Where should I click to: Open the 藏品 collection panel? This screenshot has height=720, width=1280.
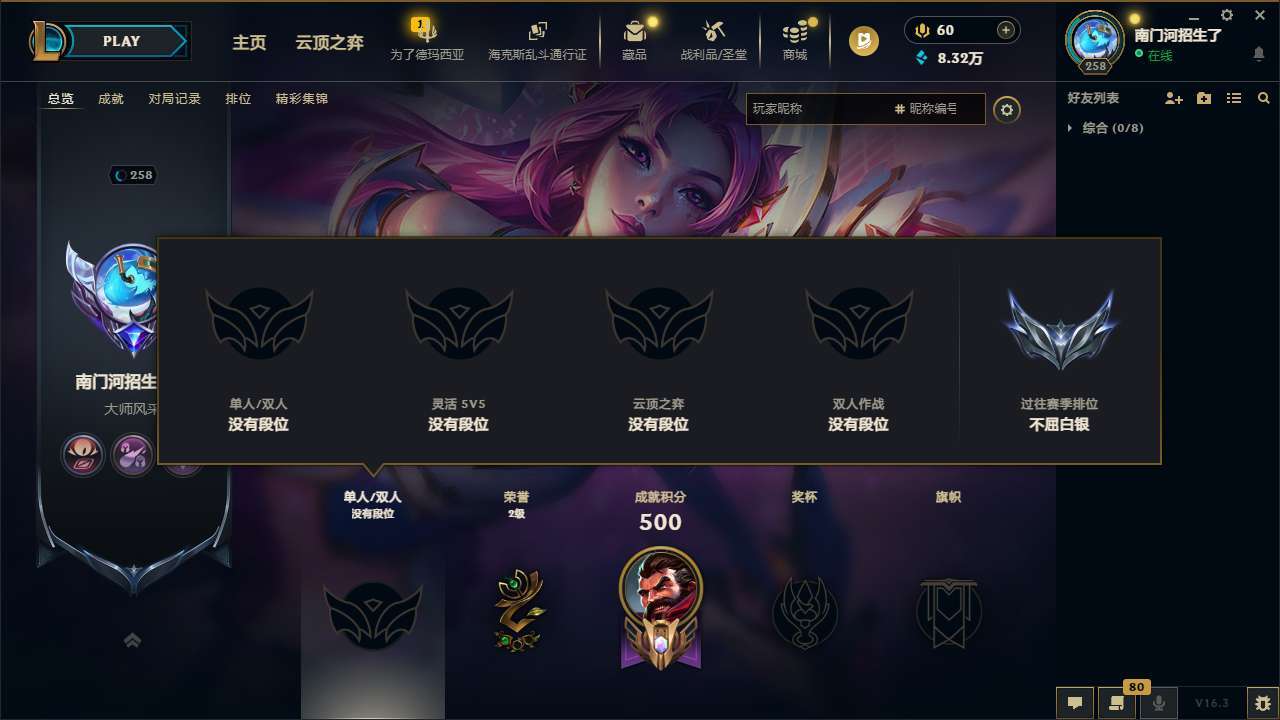(635, 40)
